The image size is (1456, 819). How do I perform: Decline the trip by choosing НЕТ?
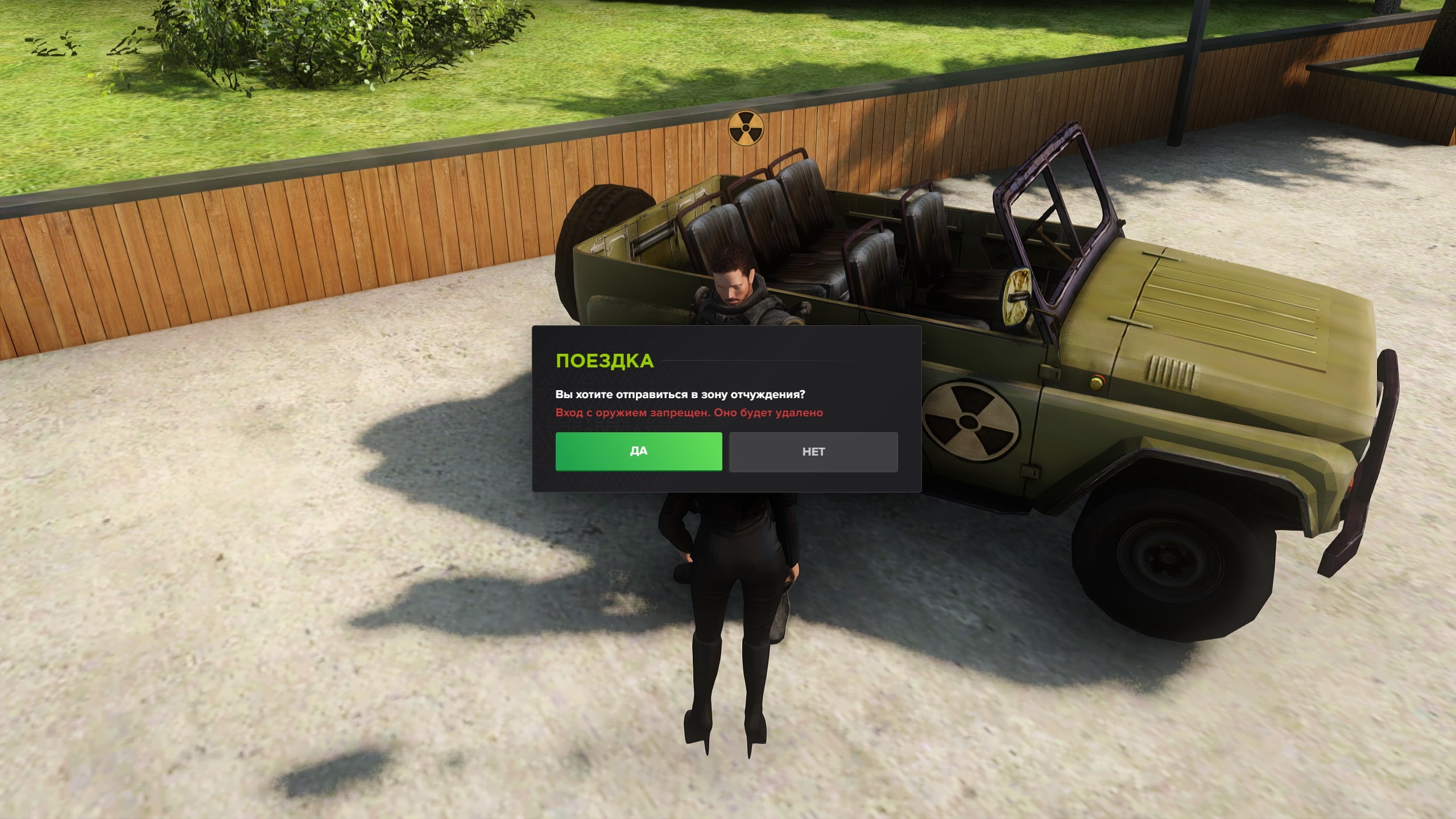click(813, 452)
